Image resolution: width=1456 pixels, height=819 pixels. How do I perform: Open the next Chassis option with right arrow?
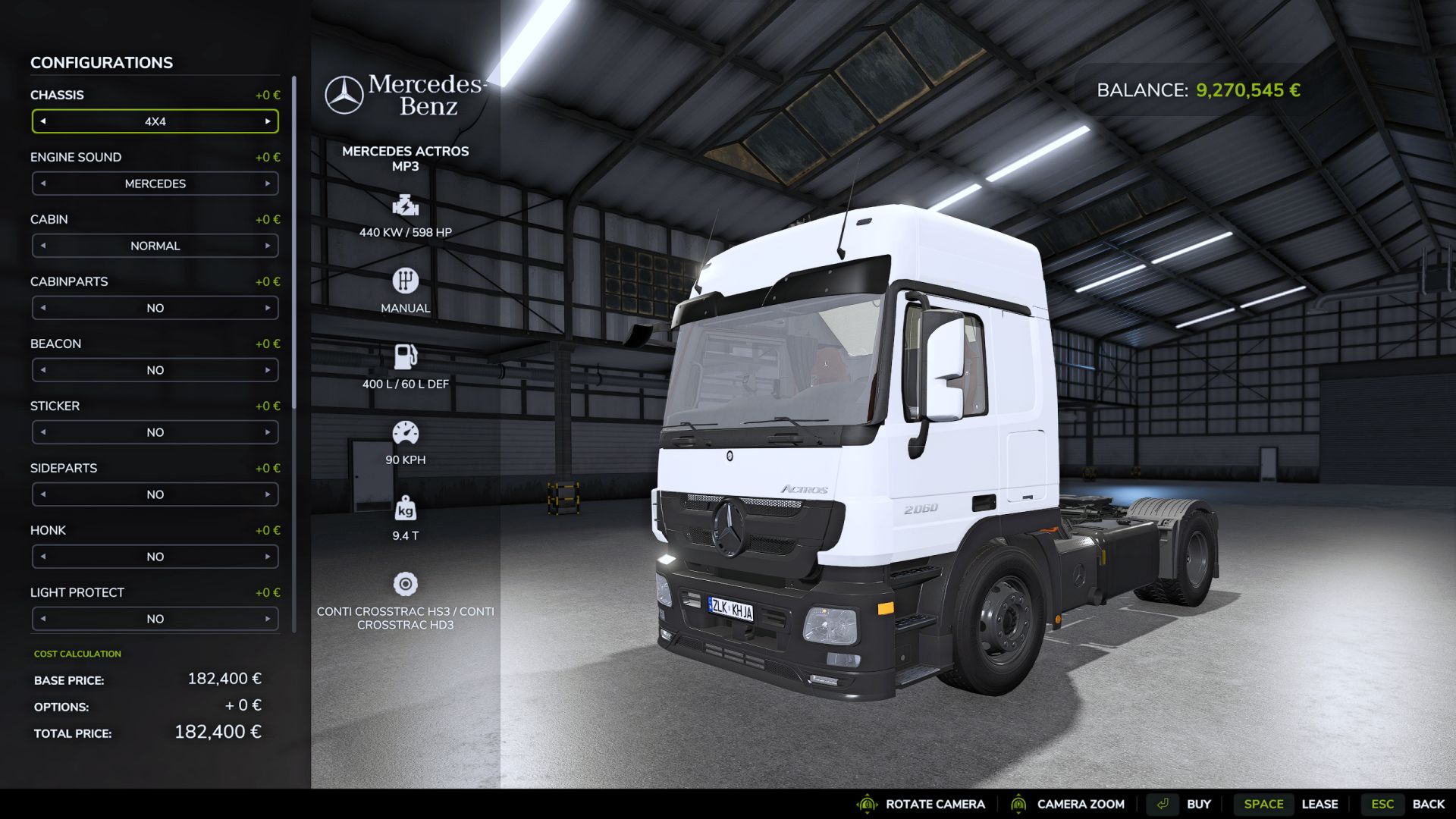pyautogui.click(x=267, y=121)
